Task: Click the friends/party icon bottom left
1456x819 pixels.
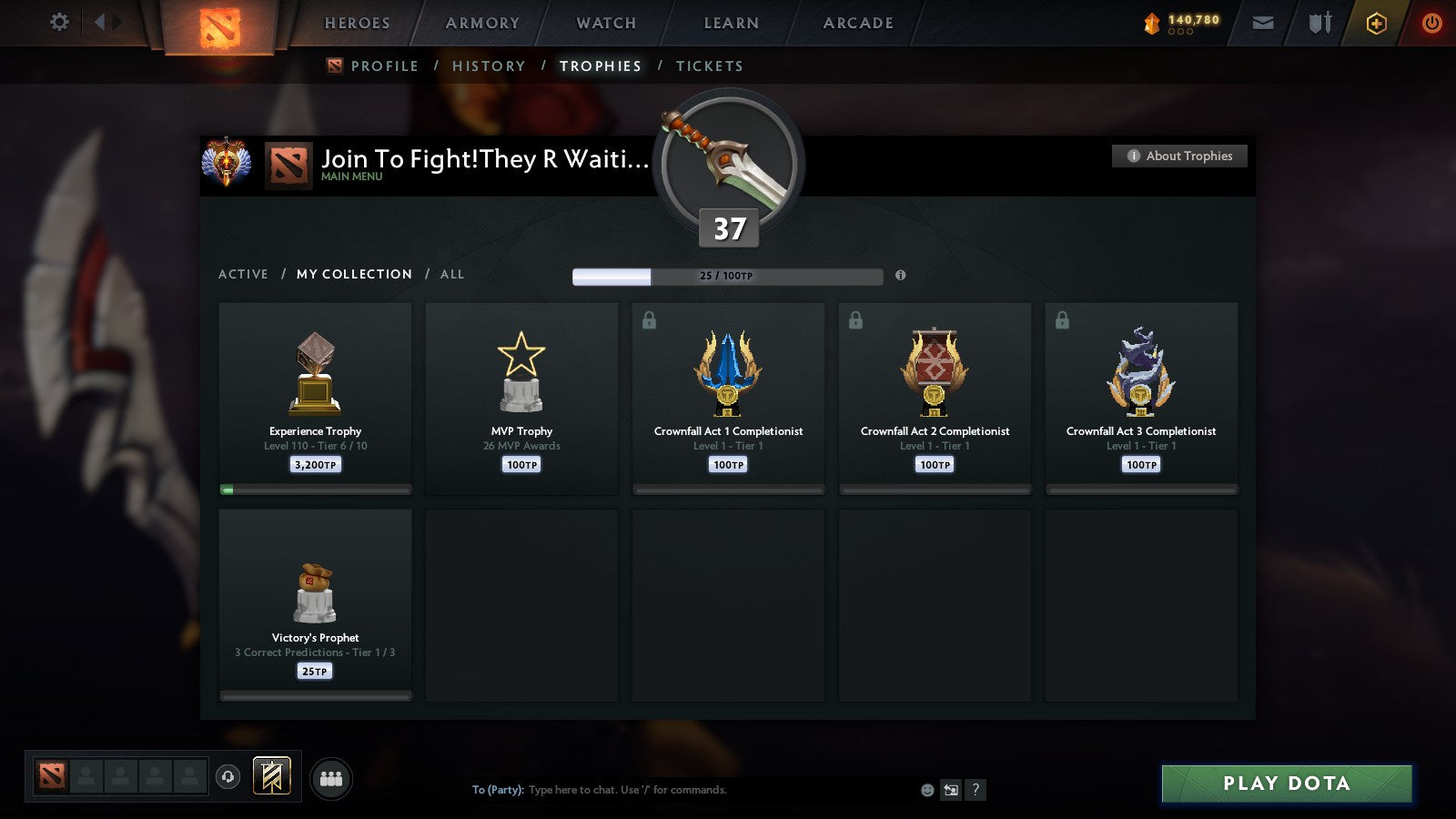Action: [333, 775]
